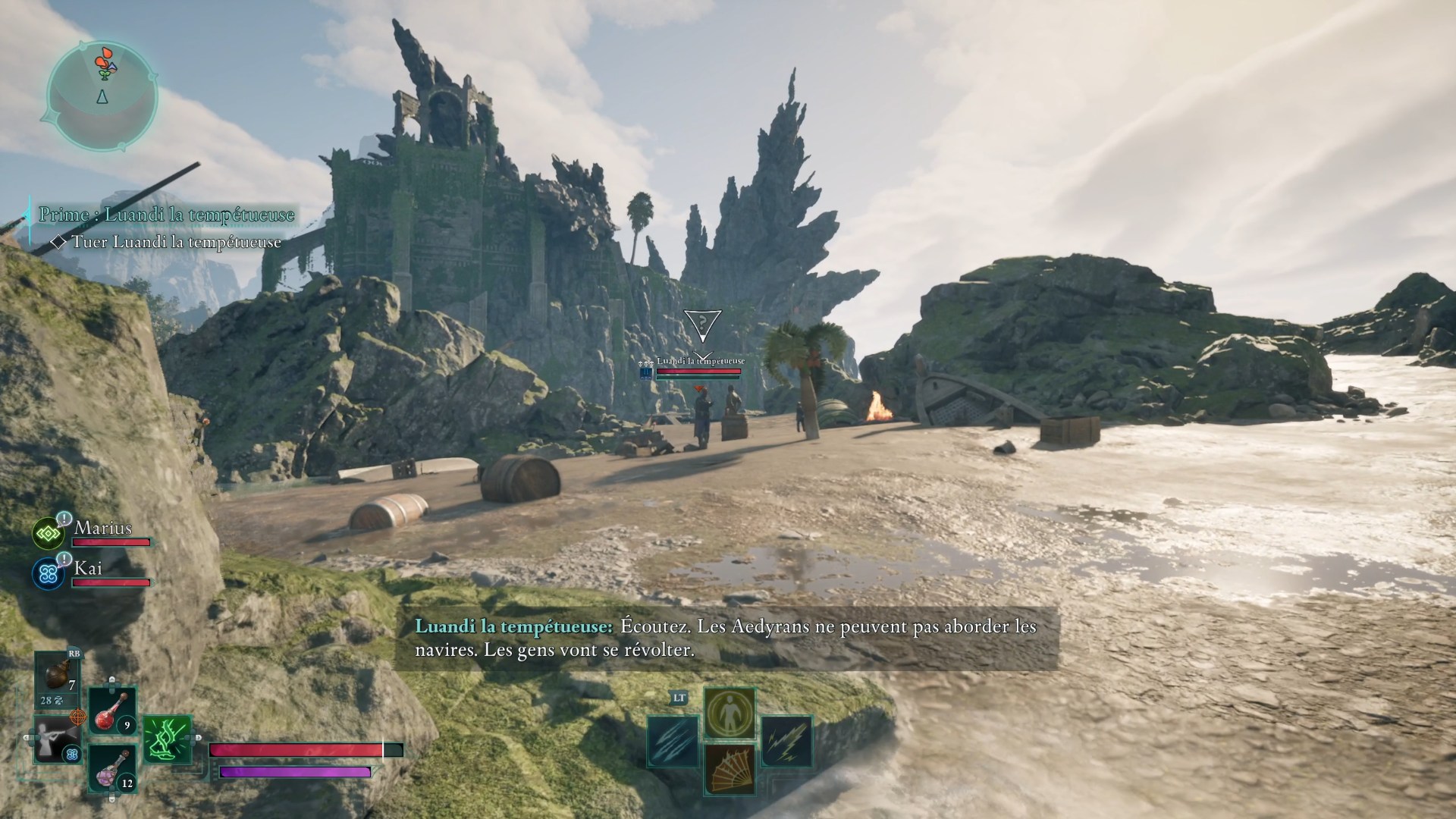Activate the human silhouette ward ability
1456x819 pixels.
(x=730, y=713)
